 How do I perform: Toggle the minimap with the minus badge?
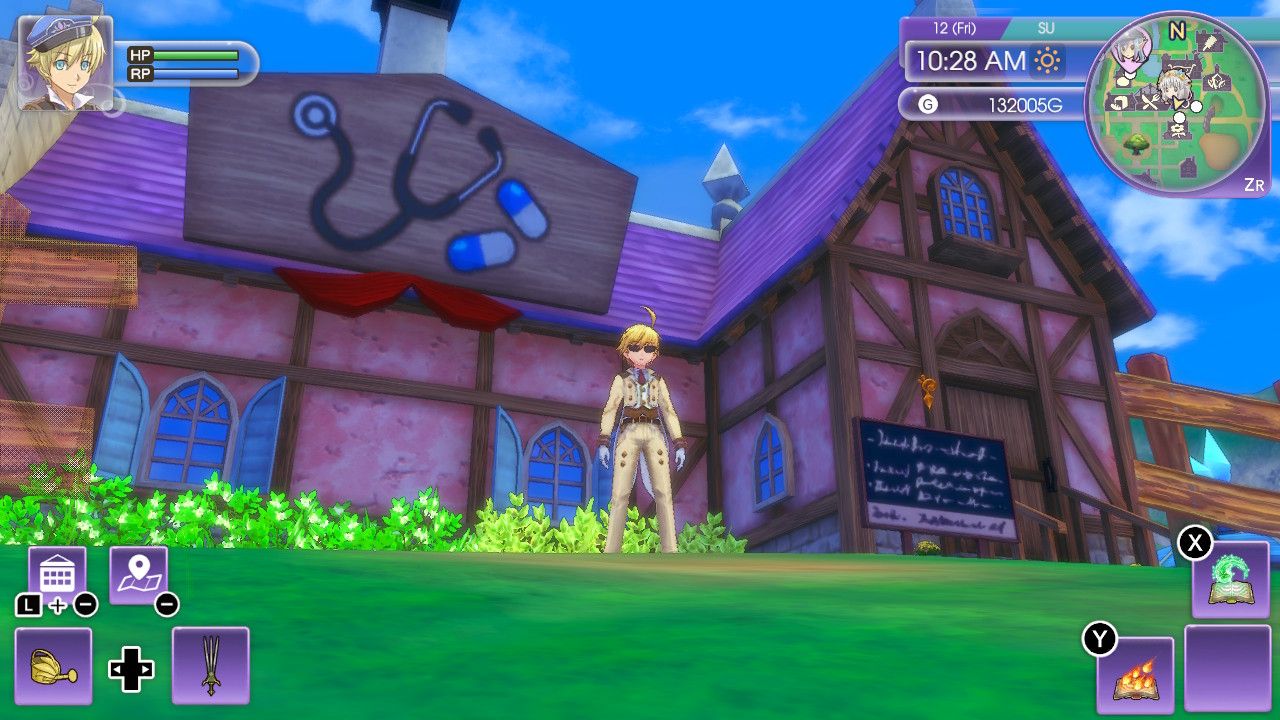click(x=166, y=604)
